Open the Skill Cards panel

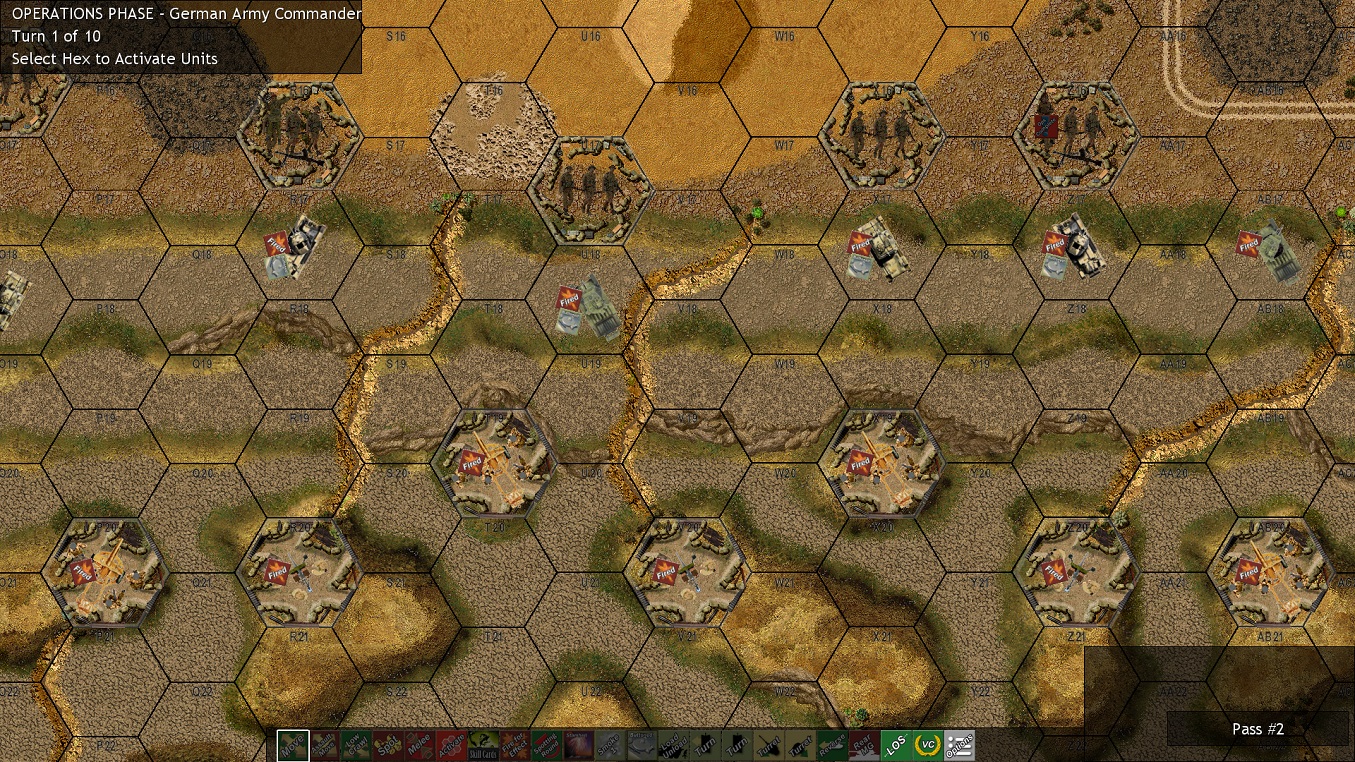(482, 744)
